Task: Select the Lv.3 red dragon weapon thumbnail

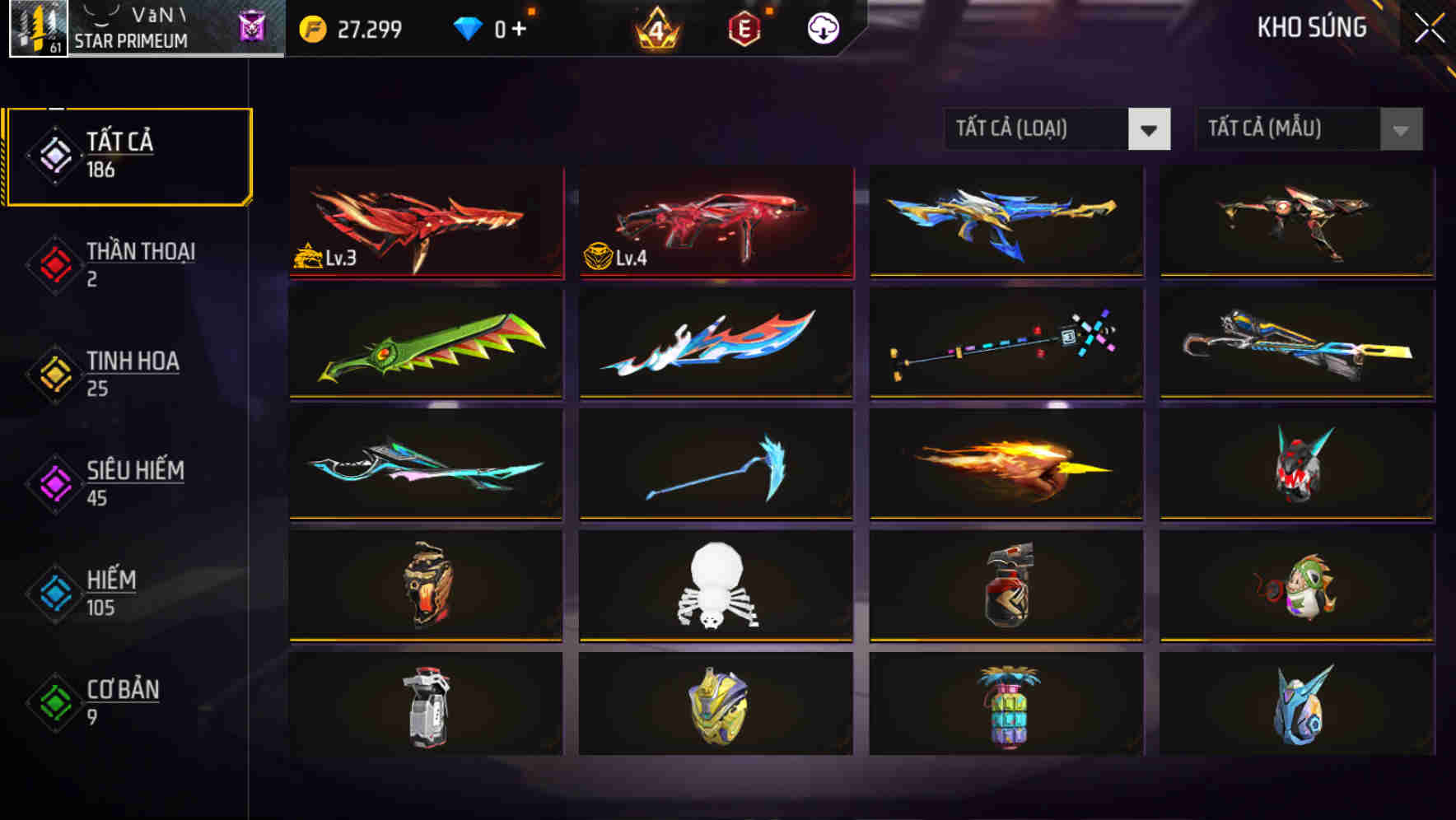Action: (425, 222)
